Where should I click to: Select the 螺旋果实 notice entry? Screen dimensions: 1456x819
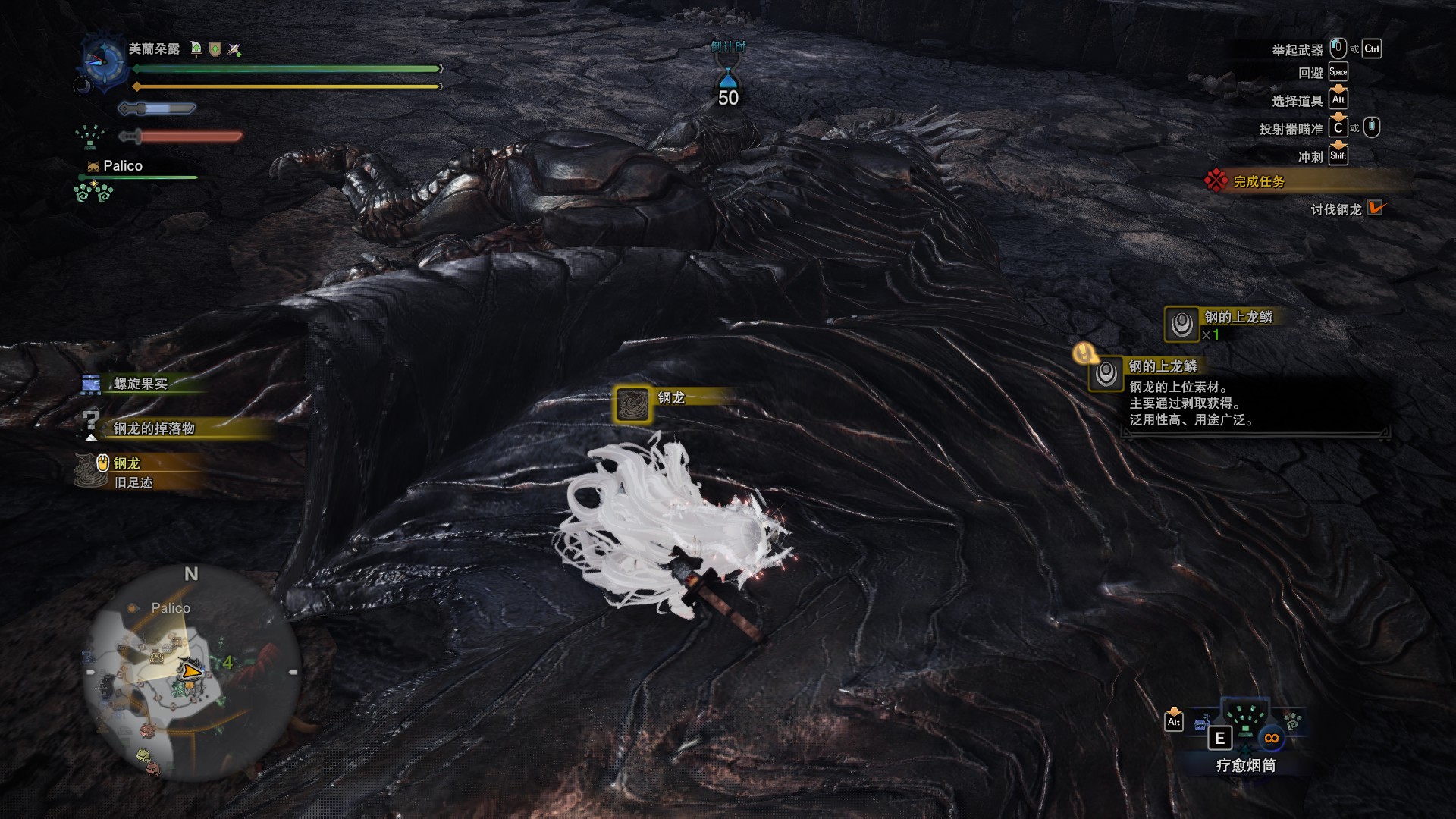[x=140, y=384]
